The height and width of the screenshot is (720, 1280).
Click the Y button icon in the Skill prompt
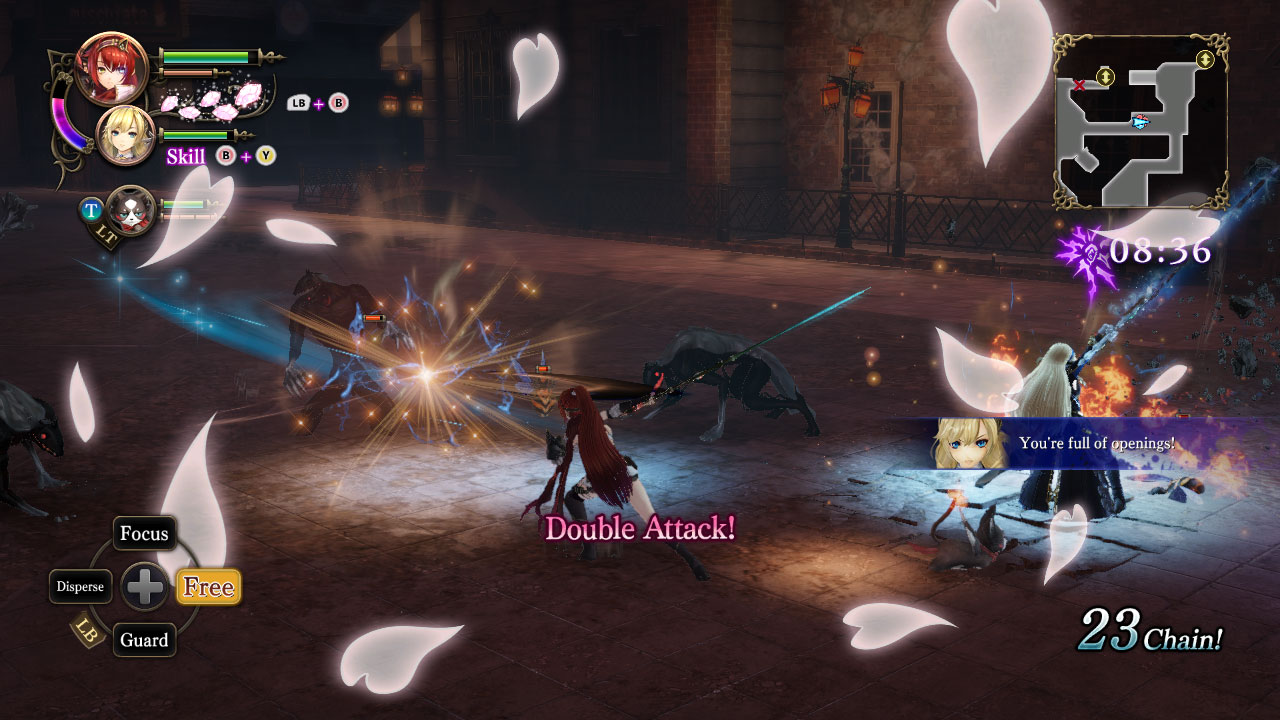(265, 157)
